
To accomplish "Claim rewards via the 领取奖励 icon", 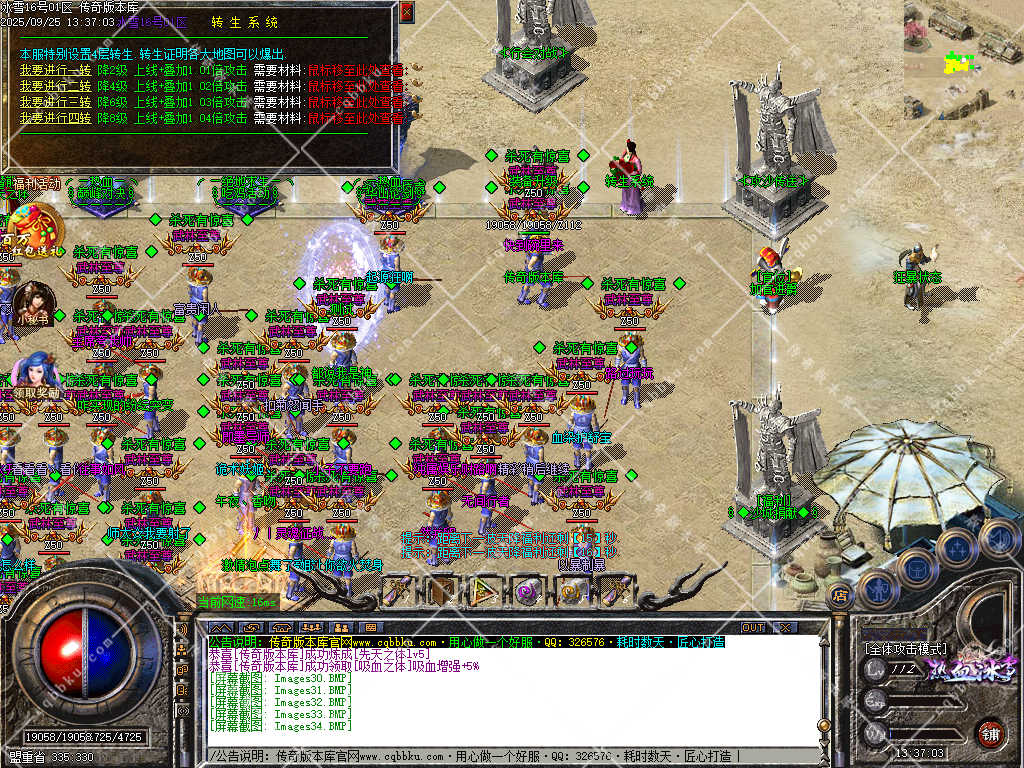I will click(x=34, y=376).
